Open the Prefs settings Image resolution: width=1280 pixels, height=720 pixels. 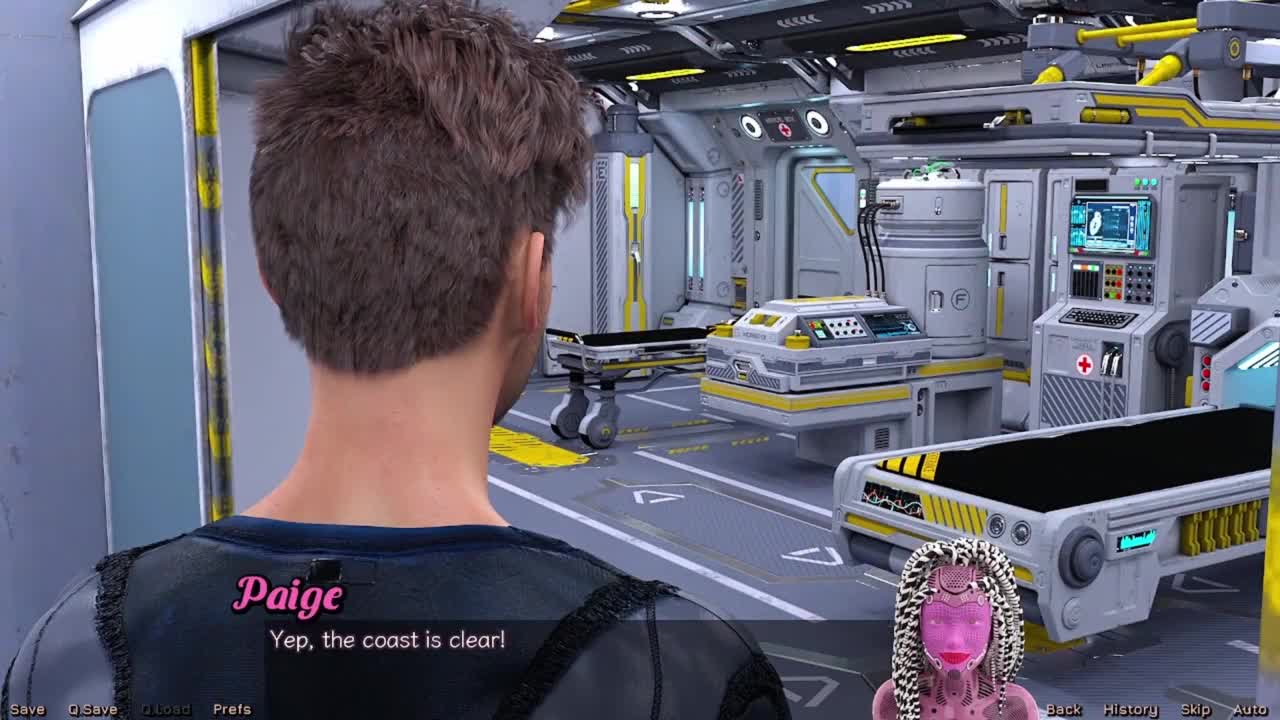tap(232, 709)
